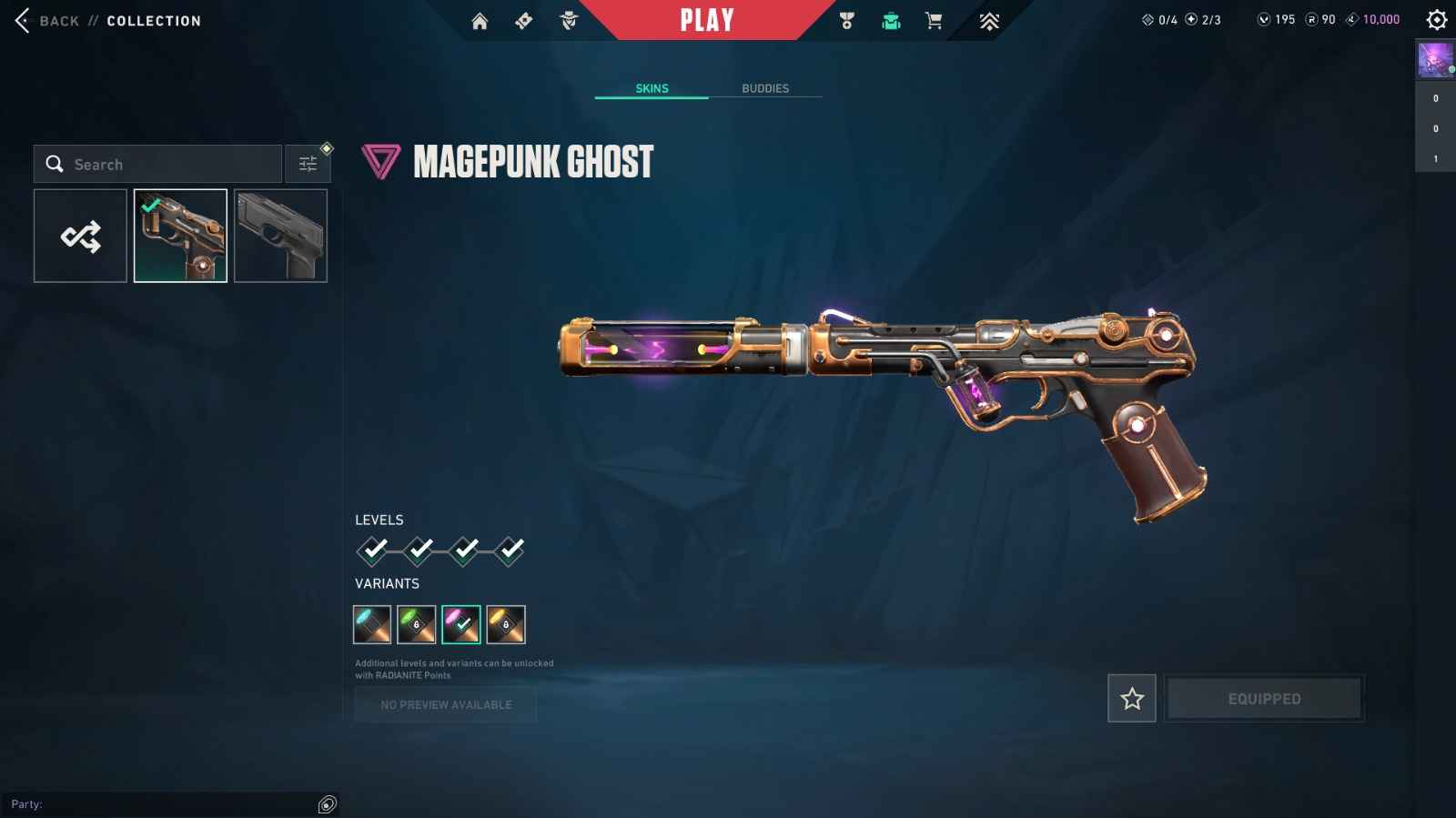
Task: Open the skin filter options
Action: coord(308,165)
